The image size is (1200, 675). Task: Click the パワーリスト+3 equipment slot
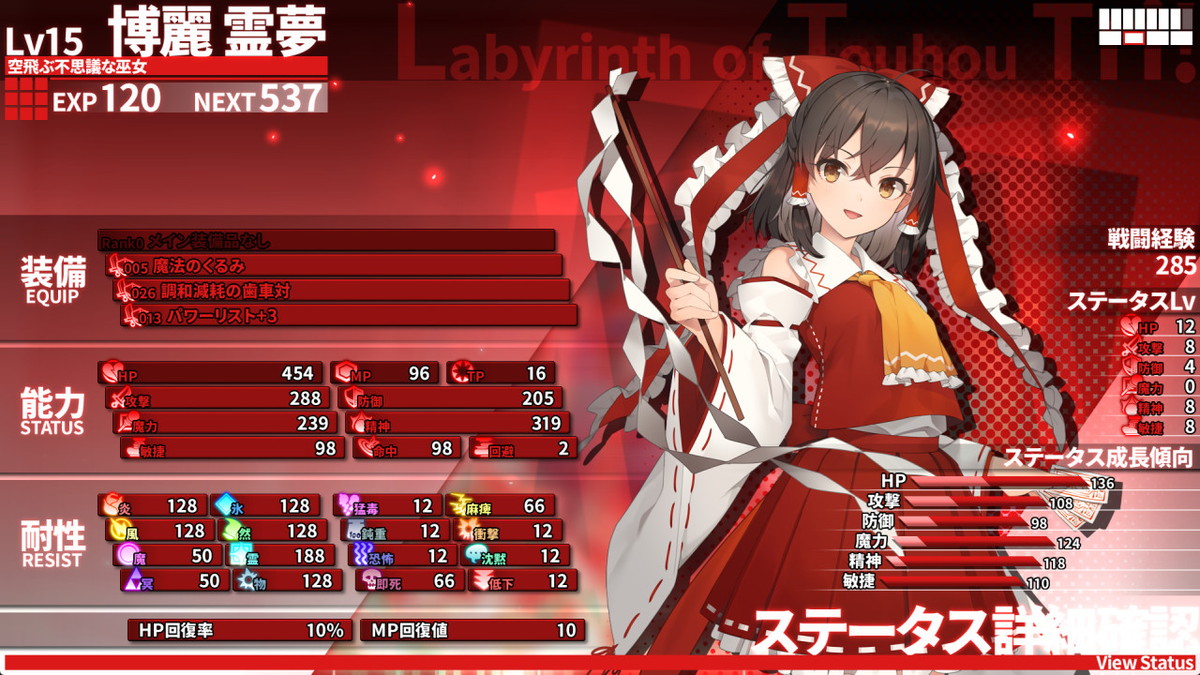tap(348, 316)
